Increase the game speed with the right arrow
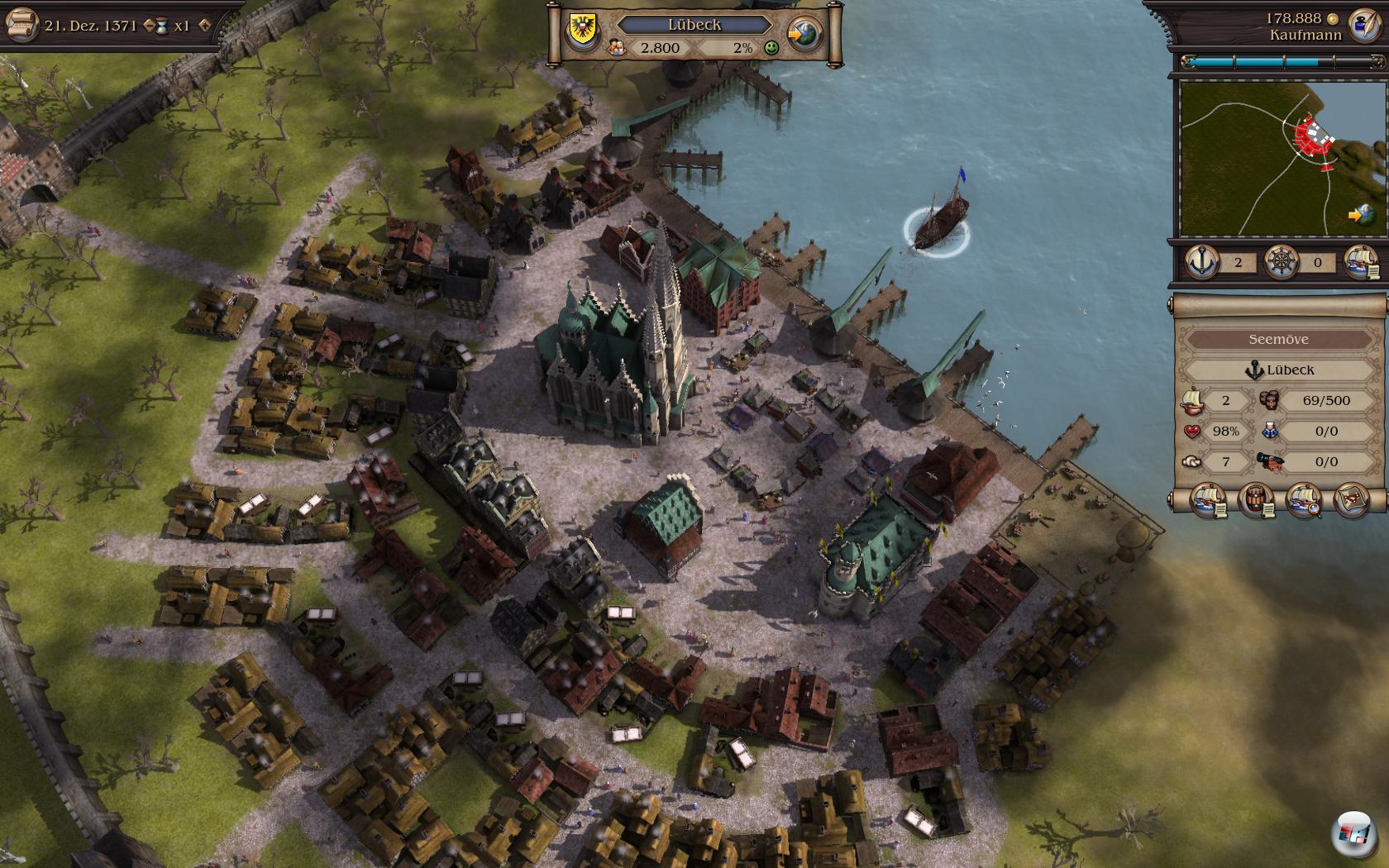 click(204, 26)
